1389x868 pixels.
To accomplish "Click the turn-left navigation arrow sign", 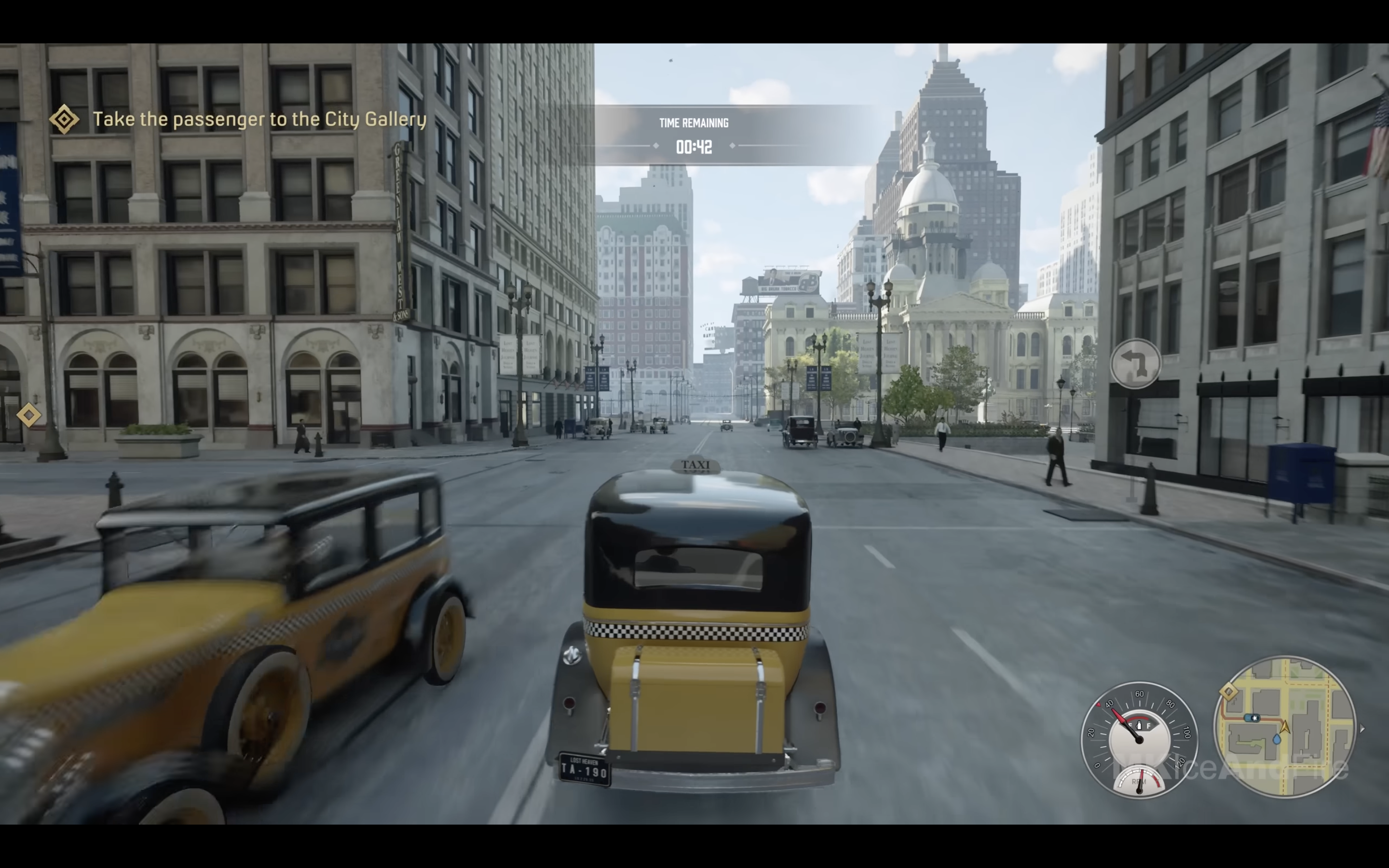I will click(1135, 364).
